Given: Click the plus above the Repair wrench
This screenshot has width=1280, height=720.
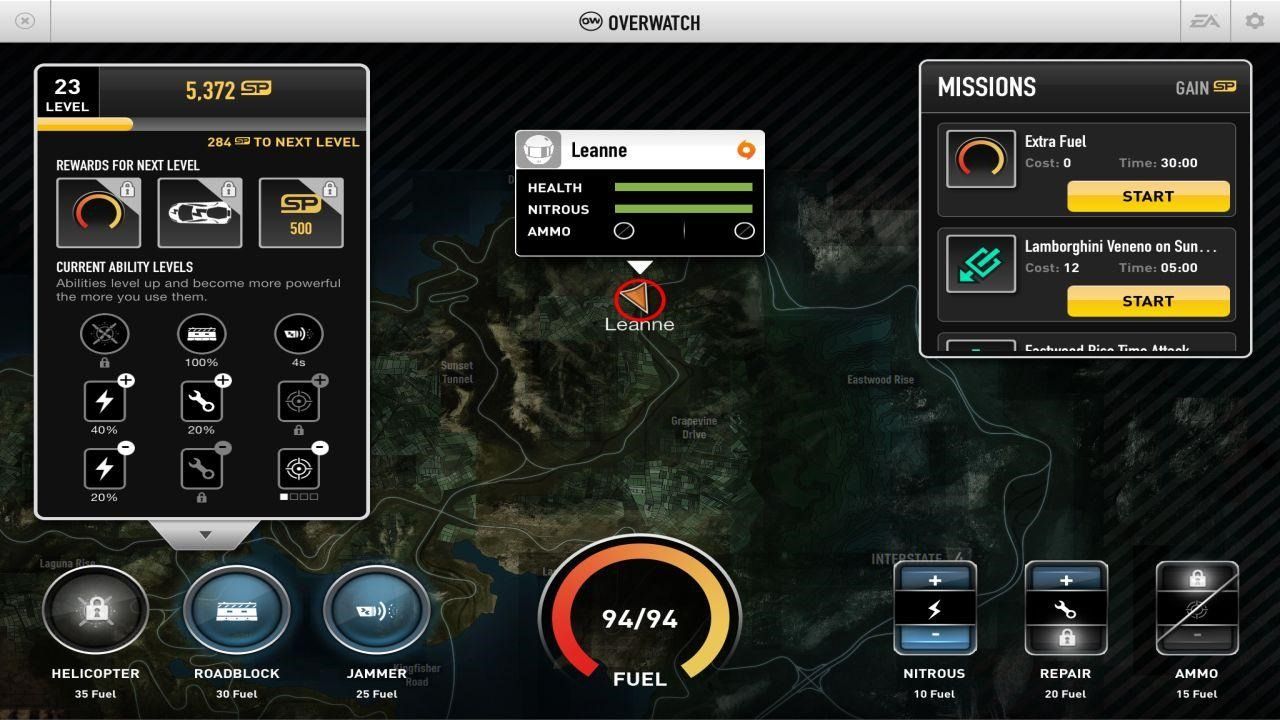Looking at the screenshot, I should tap(1065, 578).
